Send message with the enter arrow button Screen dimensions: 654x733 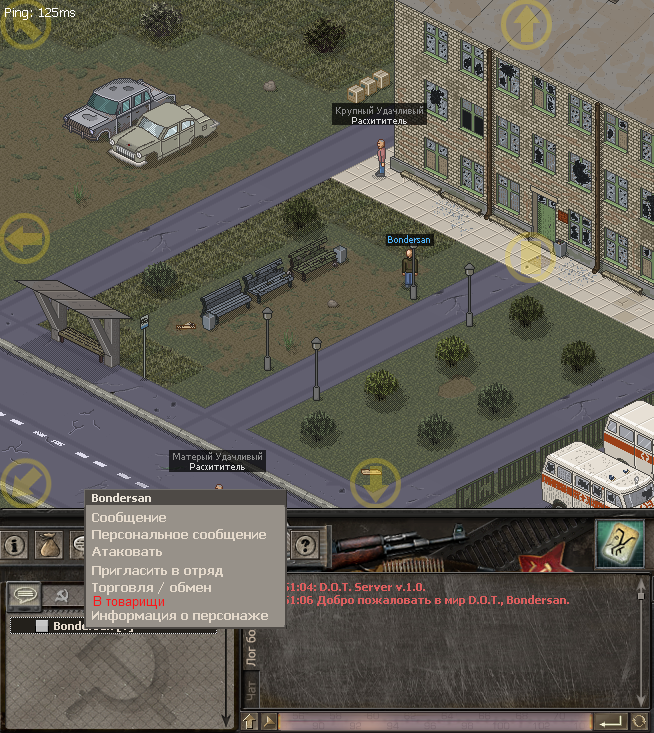click(609, 721)
